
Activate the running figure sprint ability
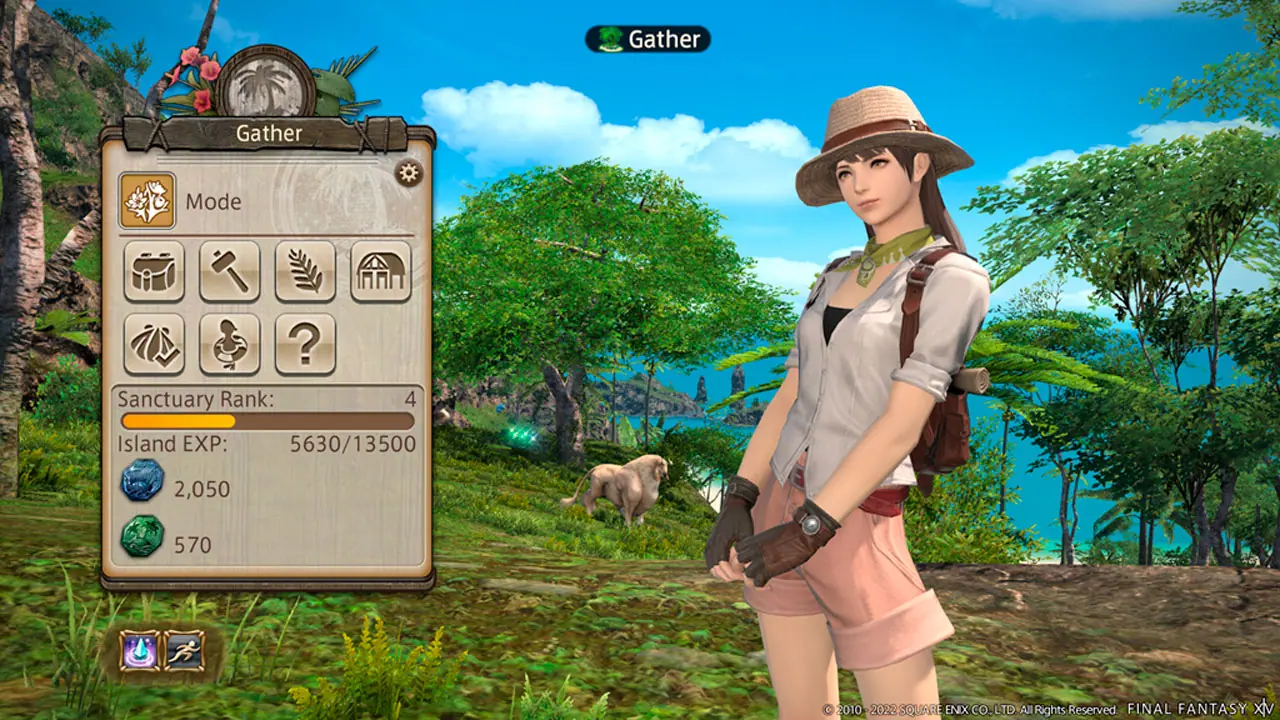(184, 650)
